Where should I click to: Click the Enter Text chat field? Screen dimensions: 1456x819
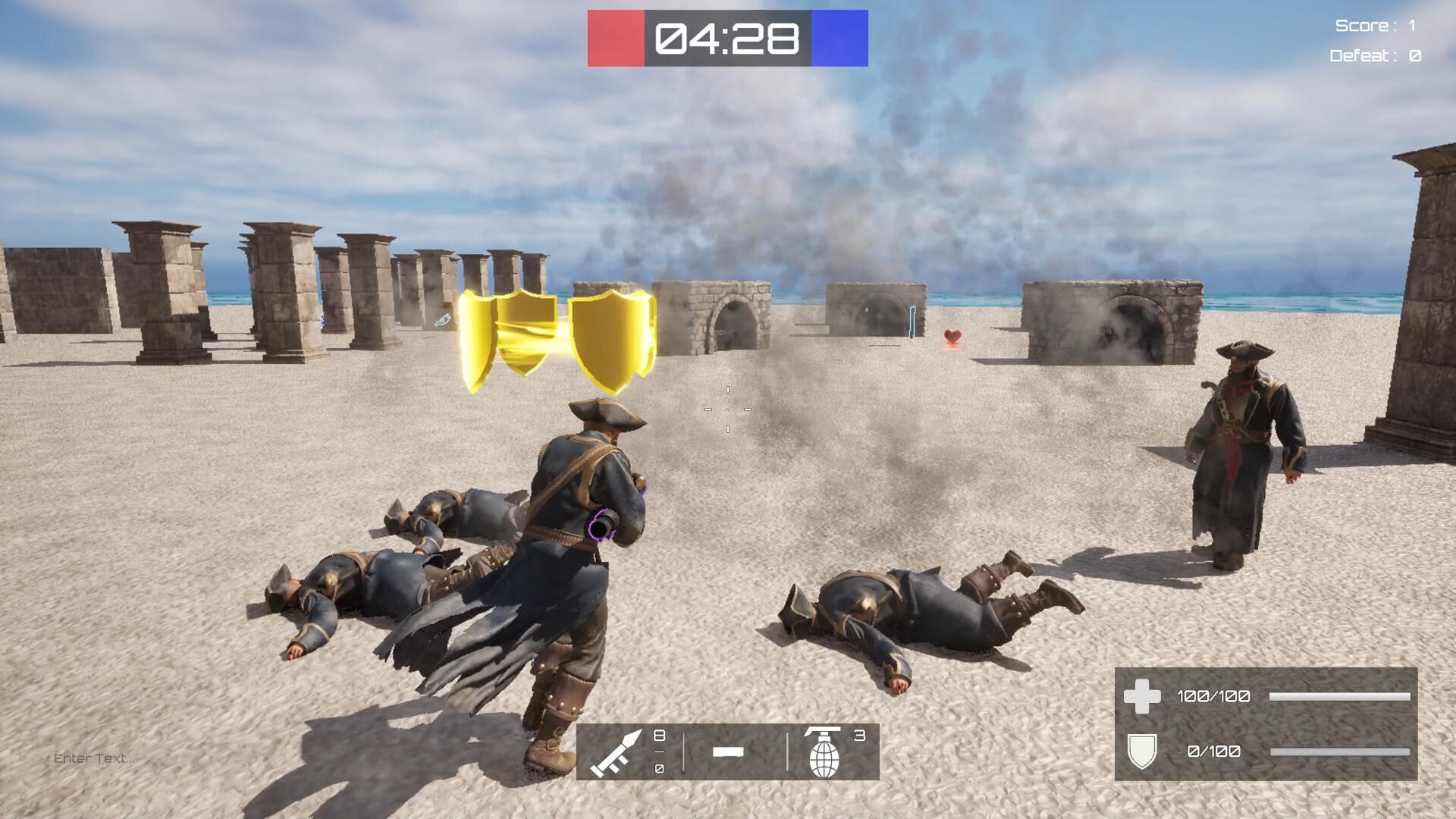tap(95, 756)
